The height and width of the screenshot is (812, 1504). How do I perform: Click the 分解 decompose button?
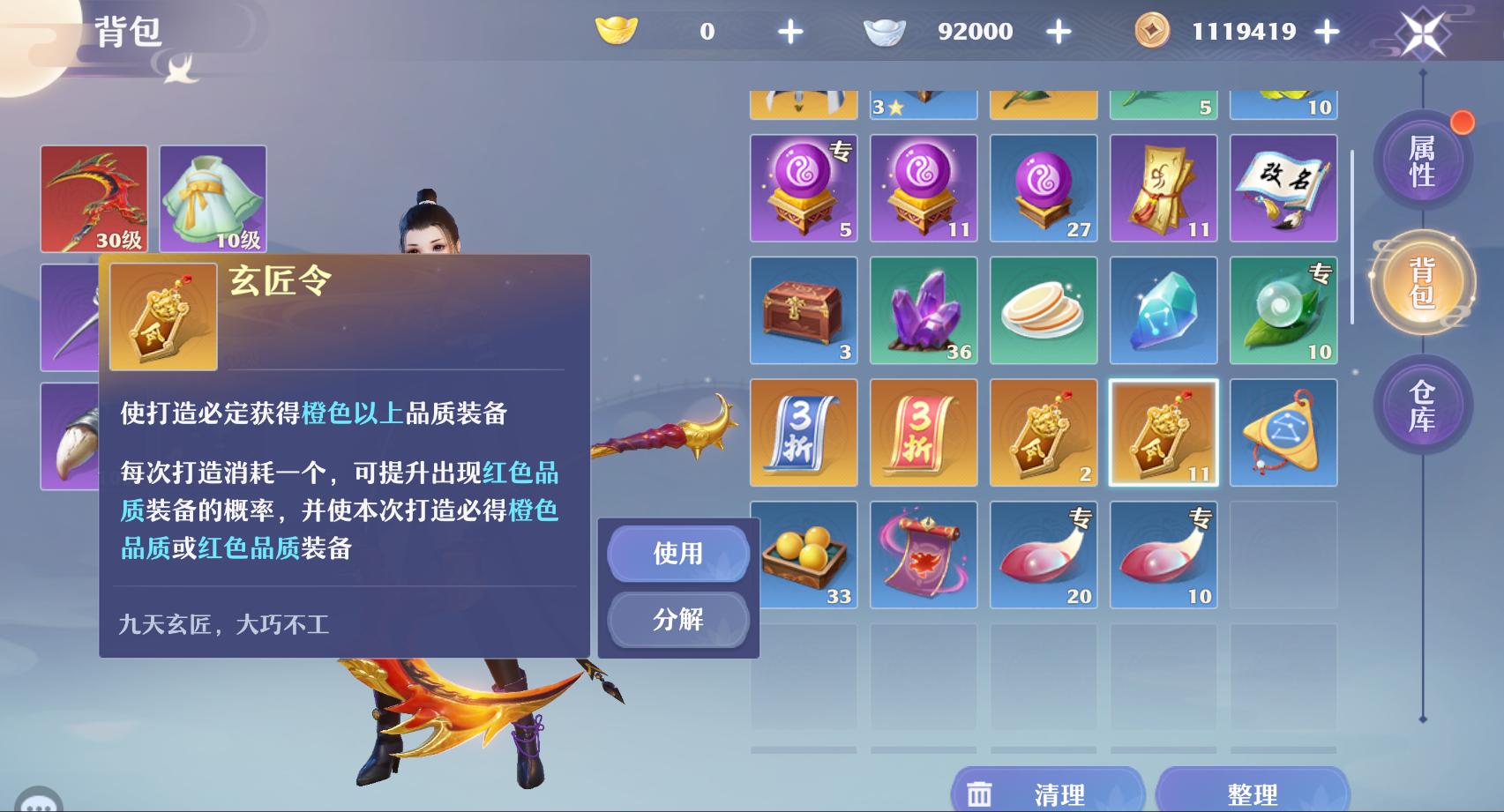click(677, 620)
